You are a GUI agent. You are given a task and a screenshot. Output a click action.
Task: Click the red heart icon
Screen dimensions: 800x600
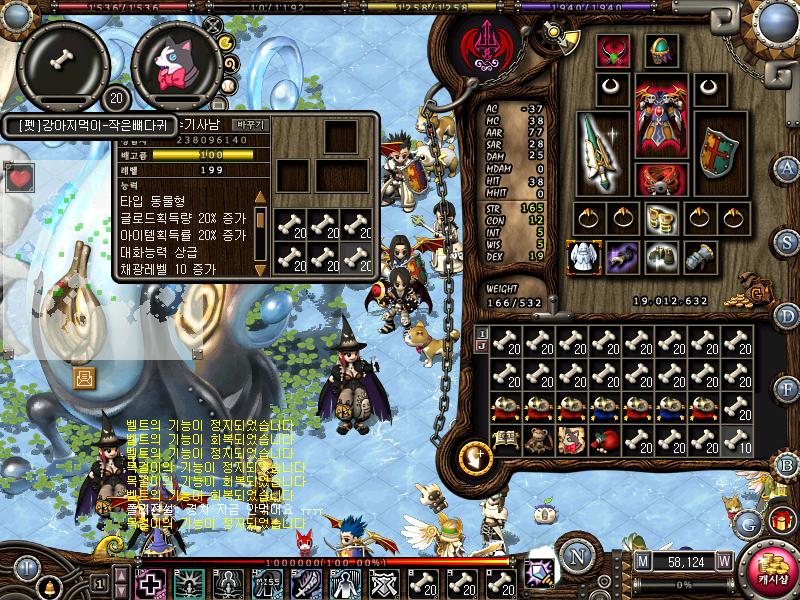pyautogui.click(x=19, y=179)
